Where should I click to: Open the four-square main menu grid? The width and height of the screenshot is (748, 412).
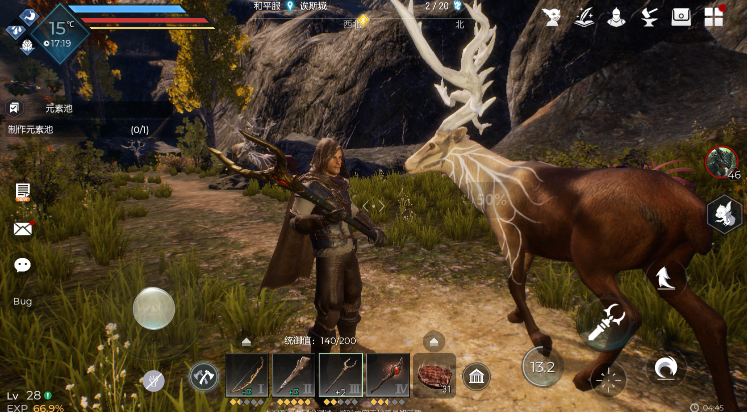(x=714, y=17)
